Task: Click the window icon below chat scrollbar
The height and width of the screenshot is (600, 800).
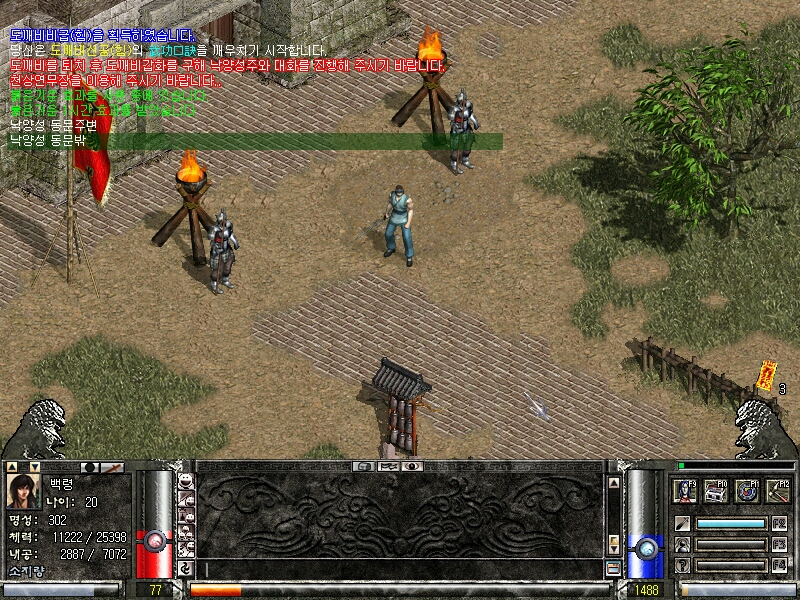Action: 614,568
